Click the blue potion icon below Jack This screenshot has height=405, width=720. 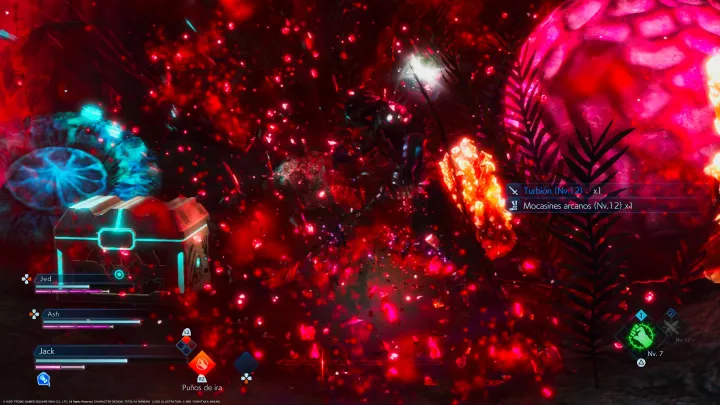[44, 378]
